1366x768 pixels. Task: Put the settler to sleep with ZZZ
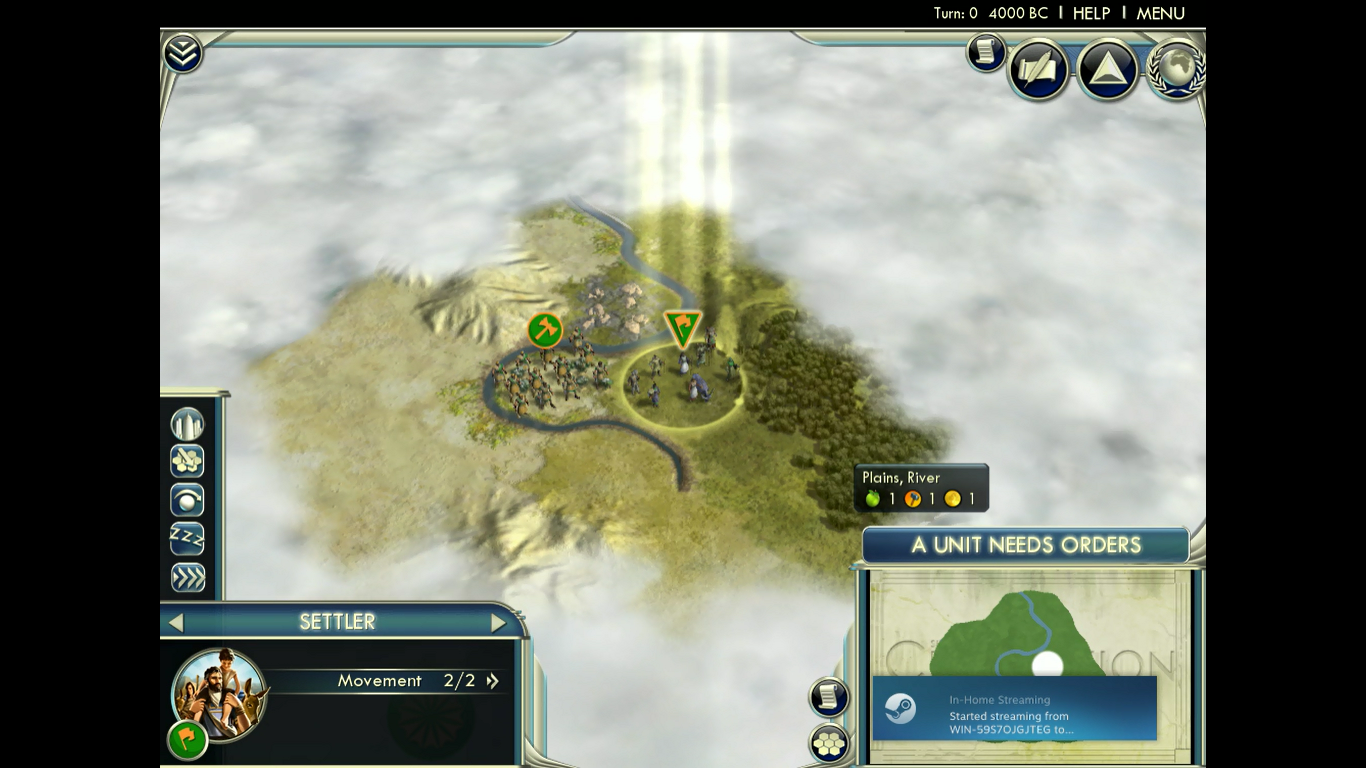tap(187, 539)
